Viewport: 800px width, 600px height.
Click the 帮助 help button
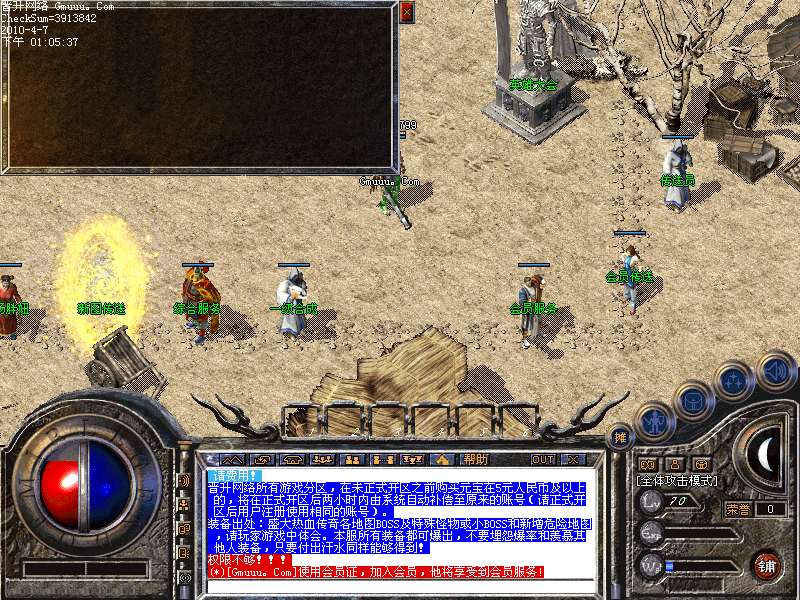click(x=476, y=459)
